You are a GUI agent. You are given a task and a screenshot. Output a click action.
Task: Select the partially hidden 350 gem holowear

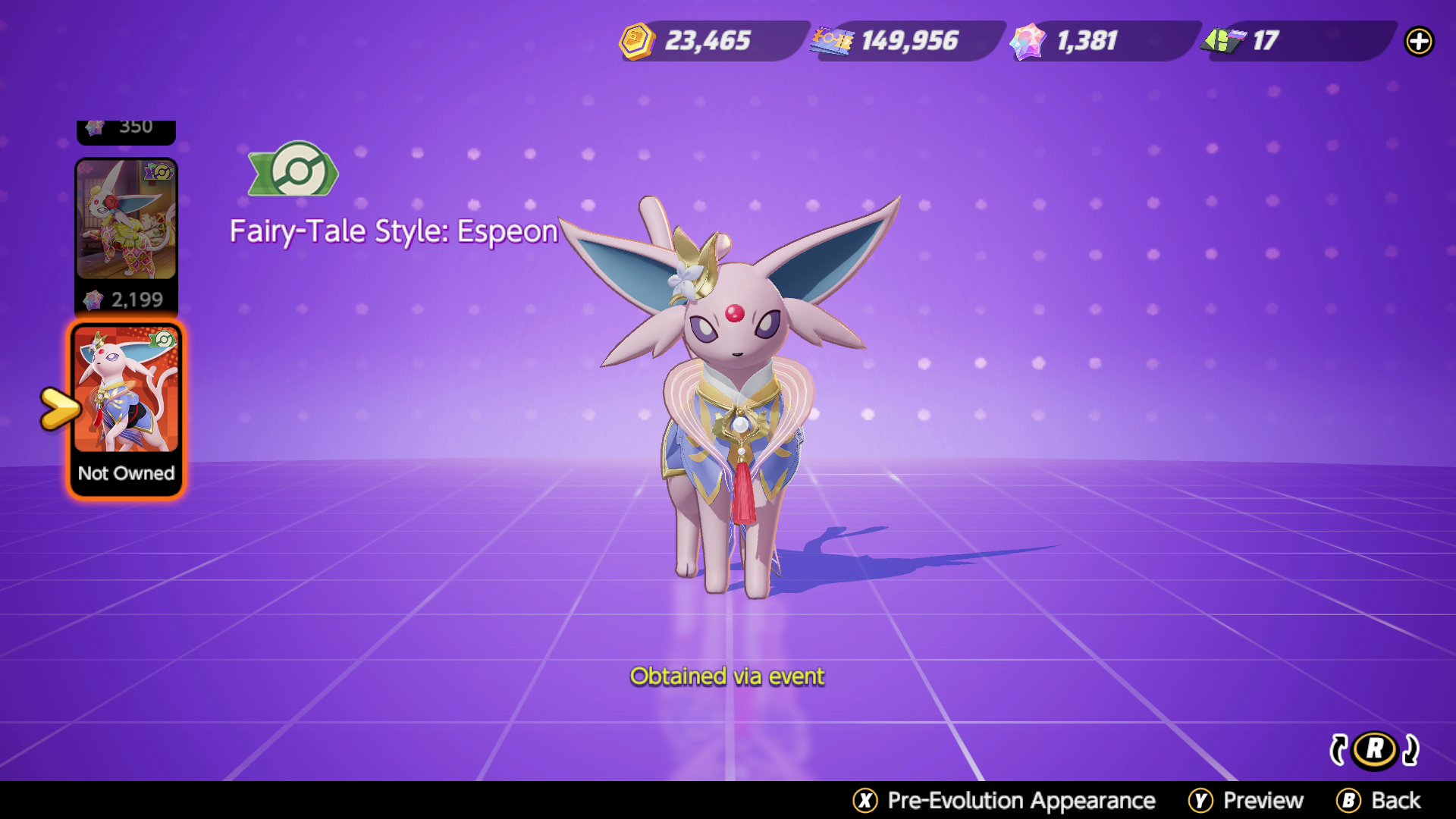coord(126,130)
